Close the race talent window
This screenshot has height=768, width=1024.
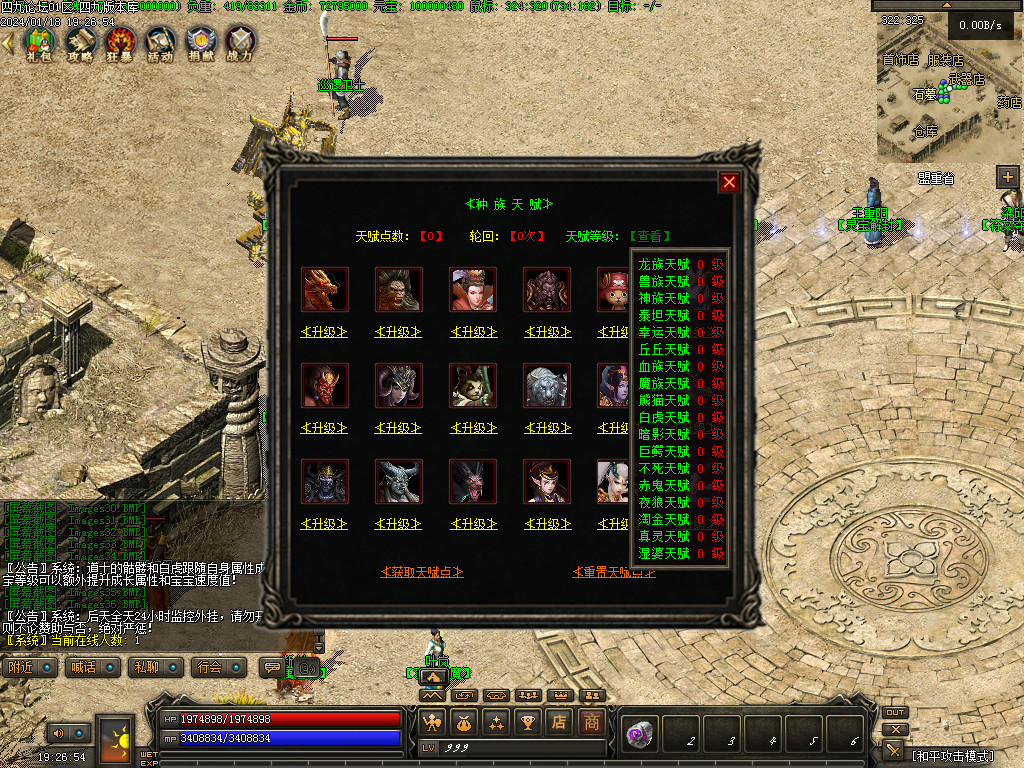pyautogui.click(x=729, y=182)
